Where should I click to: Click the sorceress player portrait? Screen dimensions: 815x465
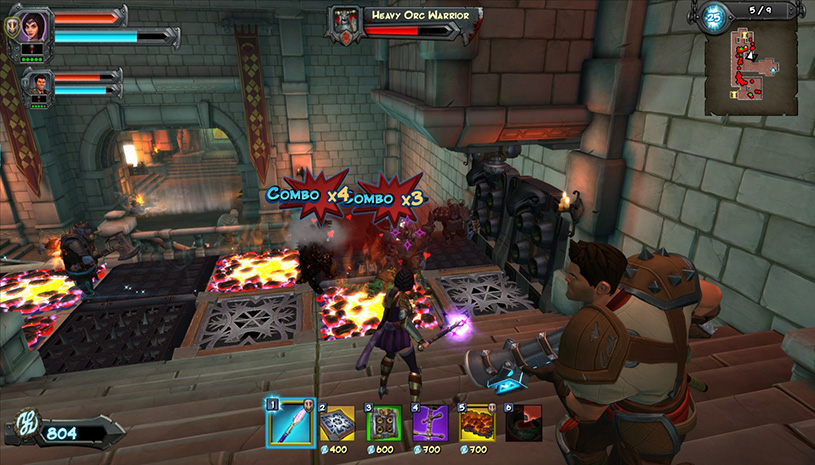(29, 26)
